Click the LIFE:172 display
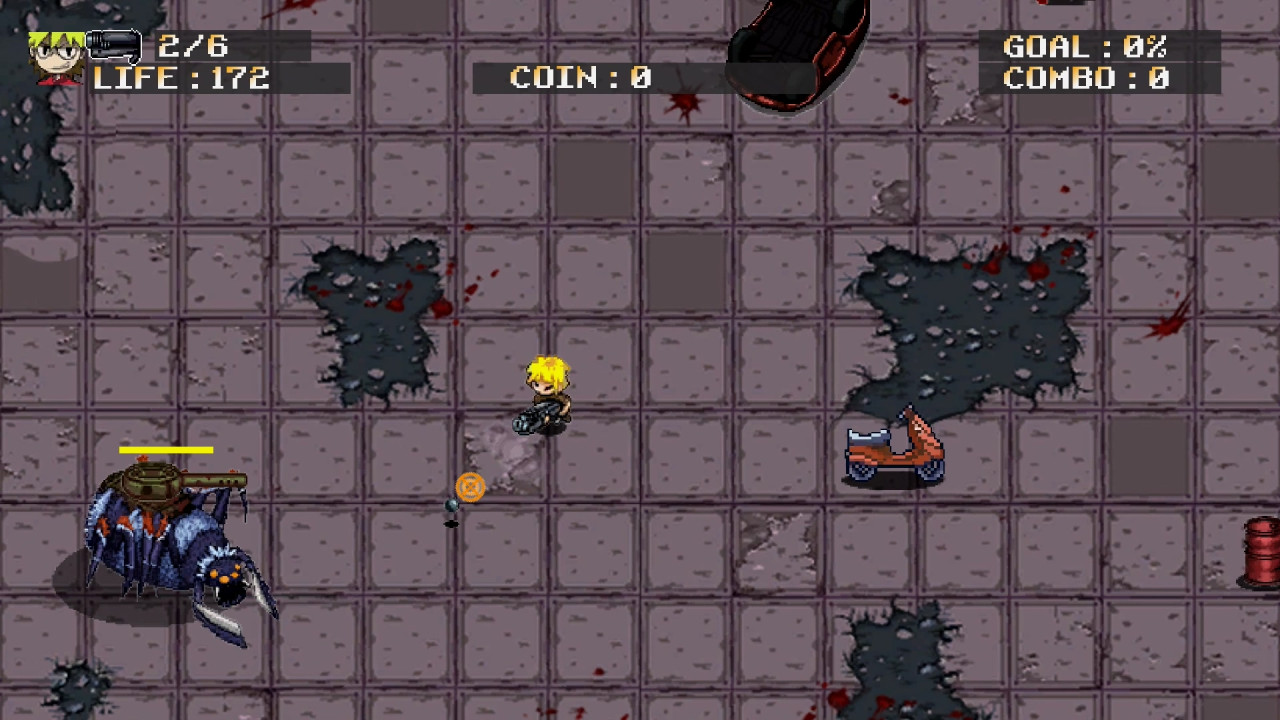The width and height of the screenshot is (1280, 720). [x=178, y=78]
